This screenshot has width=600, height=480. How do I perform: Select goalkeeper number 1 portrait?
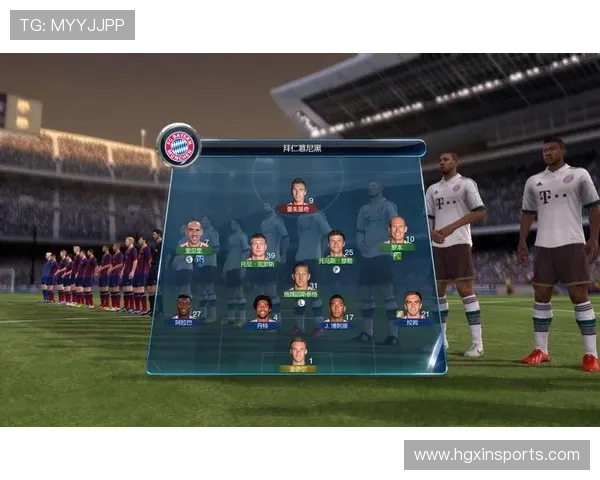click(298, 353)
